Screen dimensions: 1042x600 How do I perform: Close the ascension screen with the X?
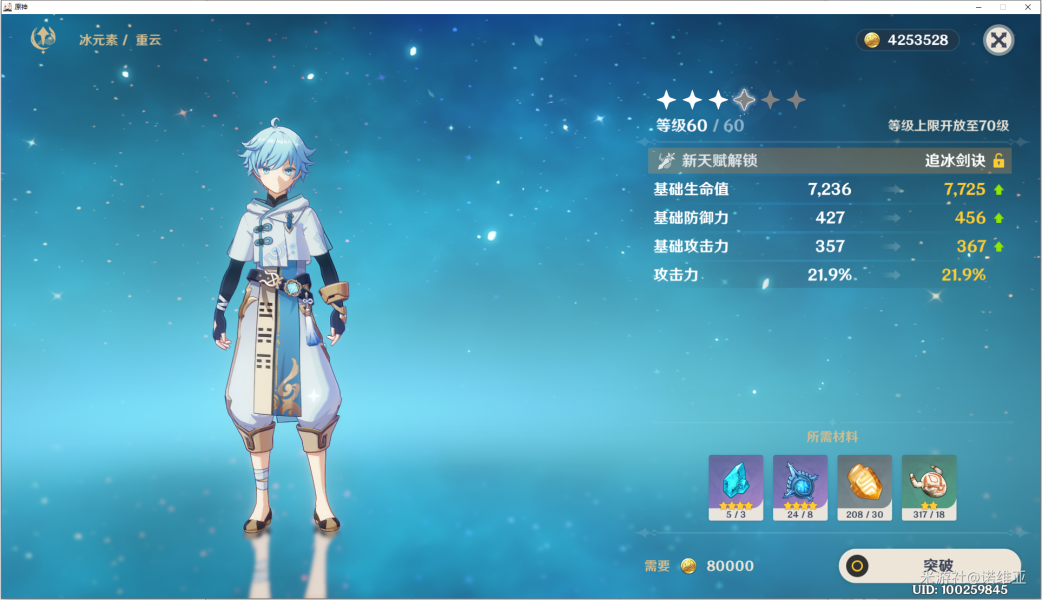pyautogui.click(x=998, y=40)
